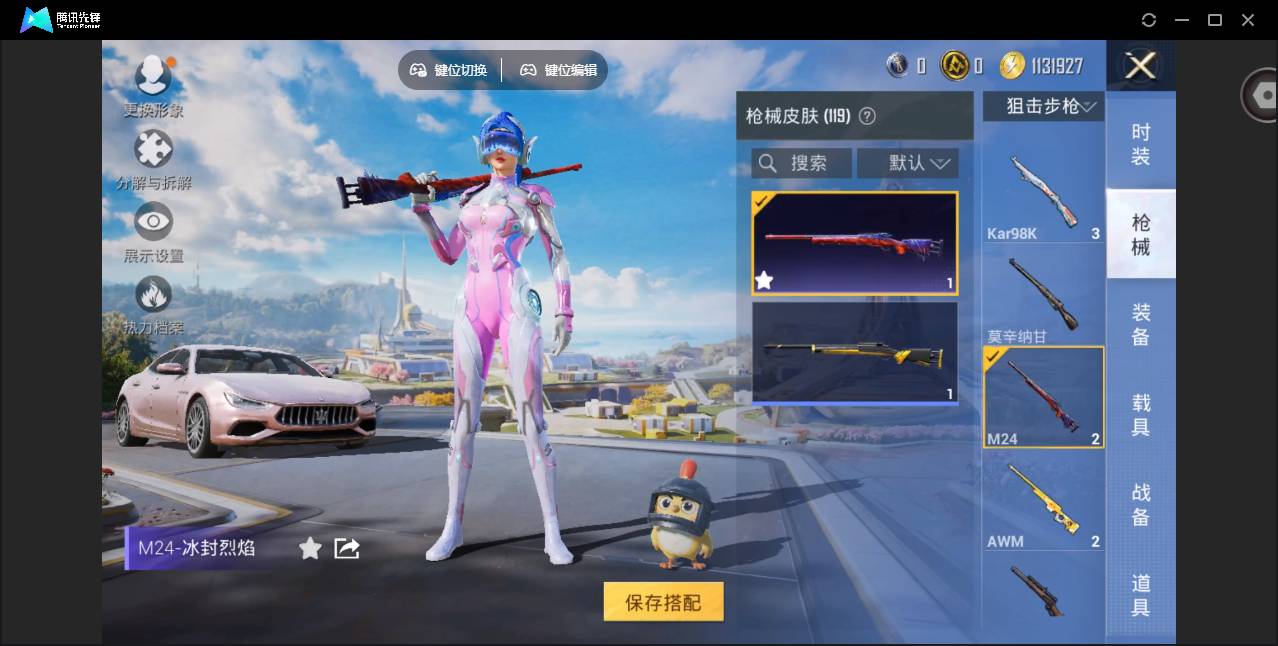The image size is (1278, 646).
Task: Open 更换形象 change appearance
Action: pos(153,85)
